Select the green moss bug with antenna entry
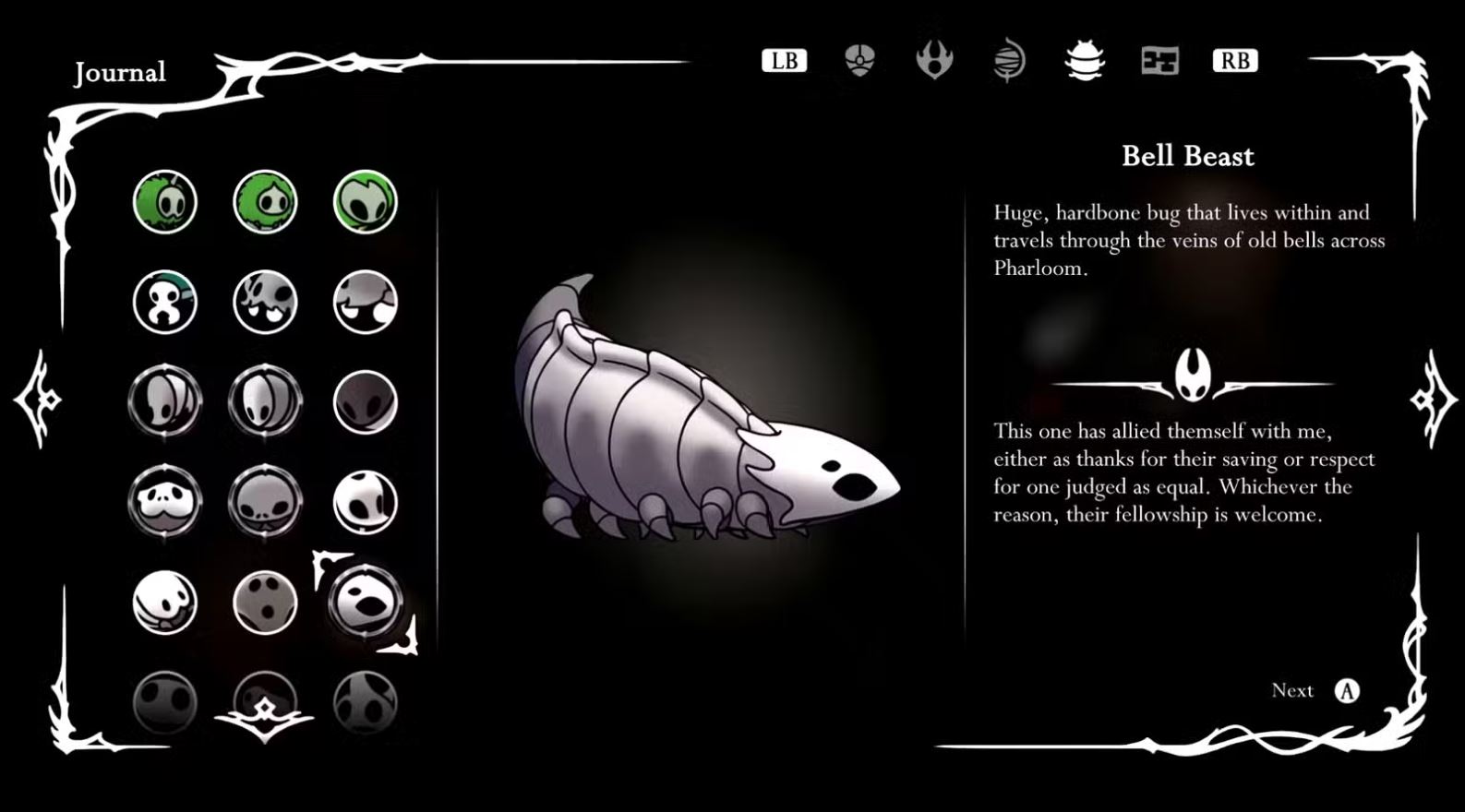 click(x=165, y=202)
